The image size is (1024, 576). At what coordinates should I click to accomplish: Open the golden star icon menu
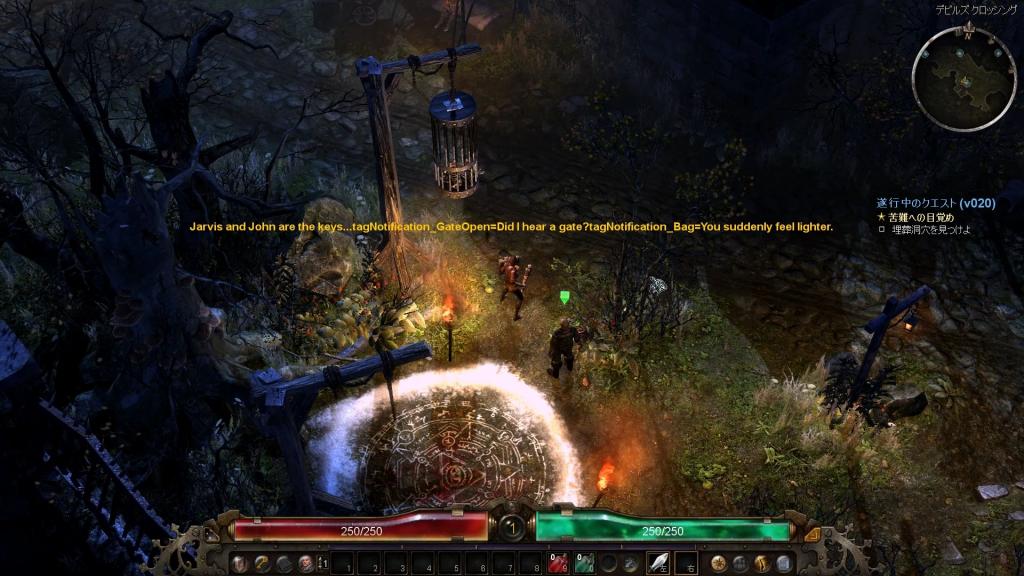pyautogui.click(x=718, y=563)
